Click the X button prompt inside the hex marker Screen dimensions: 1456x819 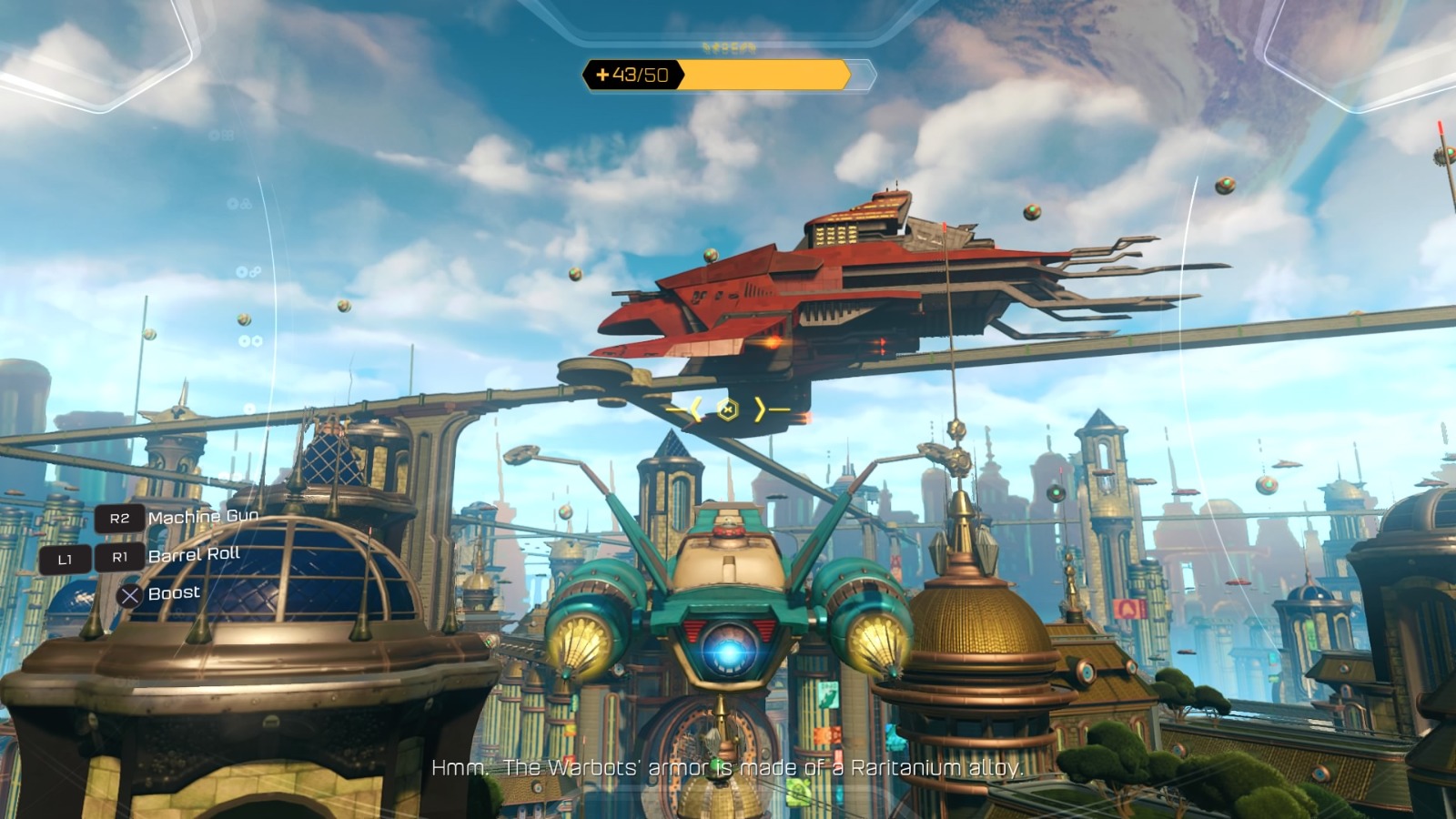click(x=728, y=409)
